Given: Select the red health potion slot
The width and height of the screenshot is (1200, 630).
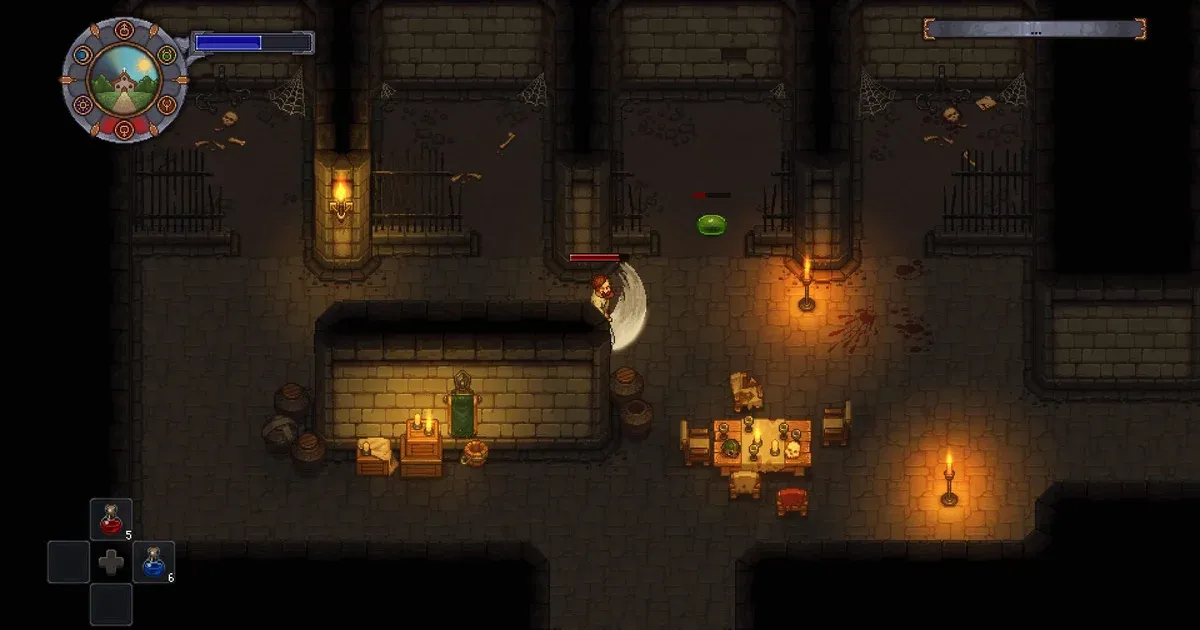Looking at the screenshot, I should click(111, 519).
